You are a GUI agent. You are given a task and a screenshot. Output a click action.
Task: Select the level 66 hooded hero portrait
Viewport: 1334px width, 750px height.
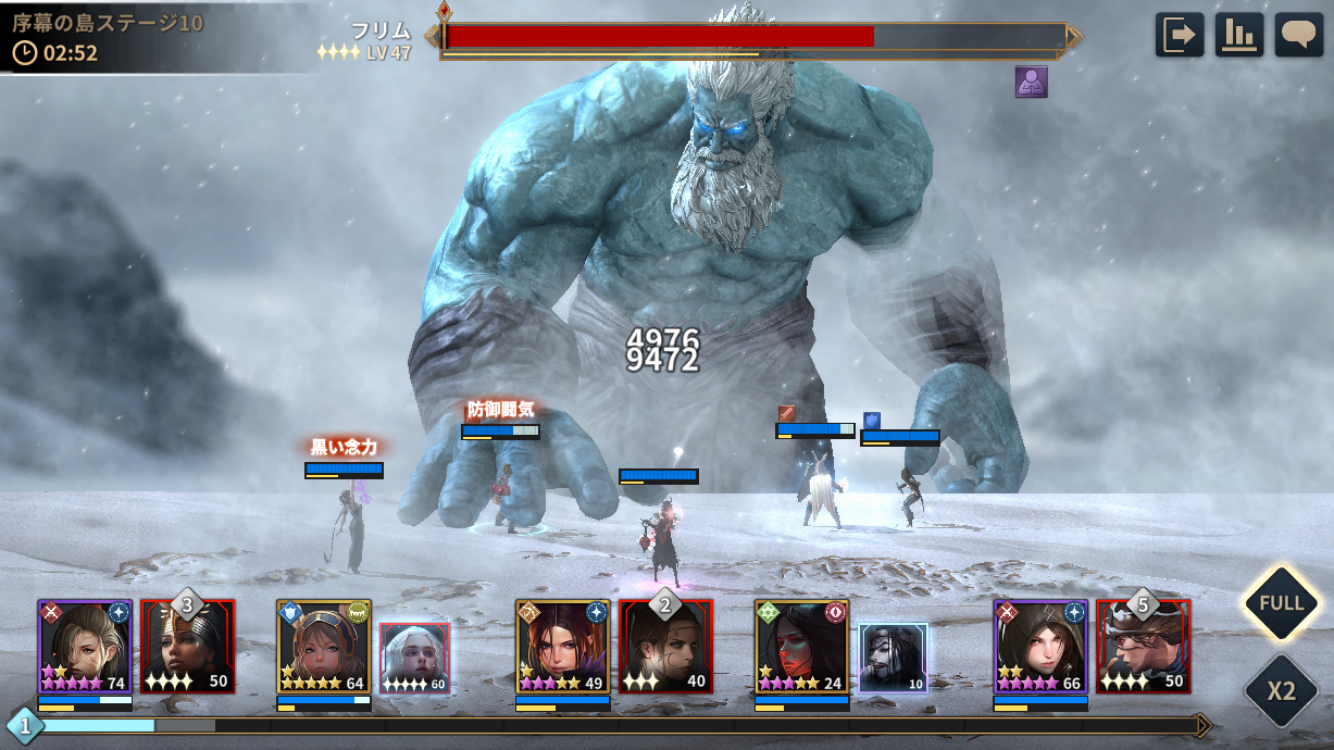tap(1040, 646)
